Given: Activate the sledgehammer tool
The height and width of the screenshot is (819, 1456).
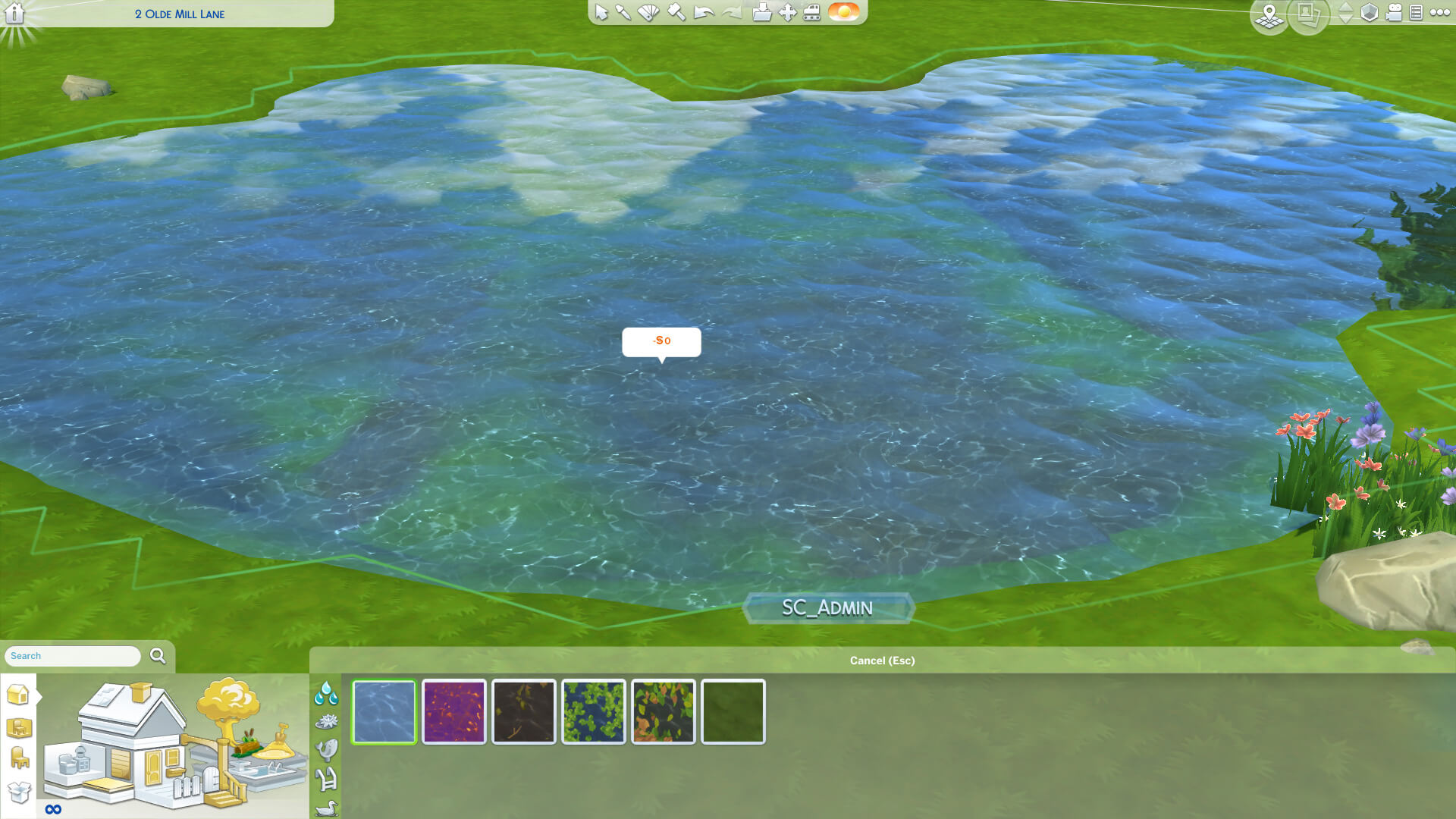Looking at the screenshot, I should 676,13.
